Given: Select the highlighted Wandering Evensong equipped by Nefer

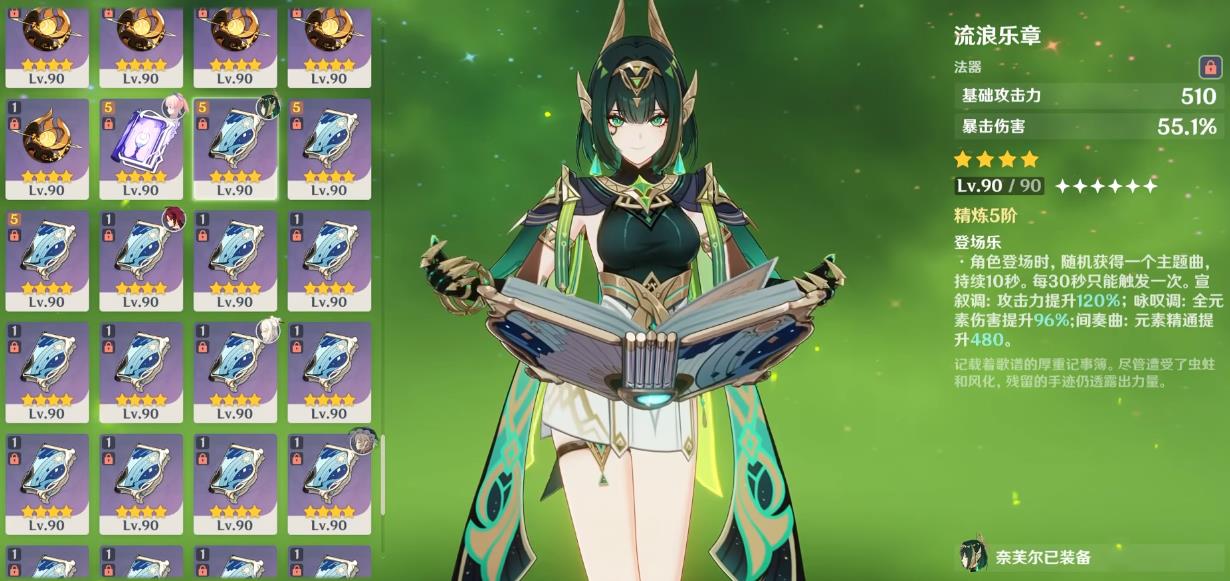Looking at the screenshot, I should pyautogui.click(x=235, y=148).
